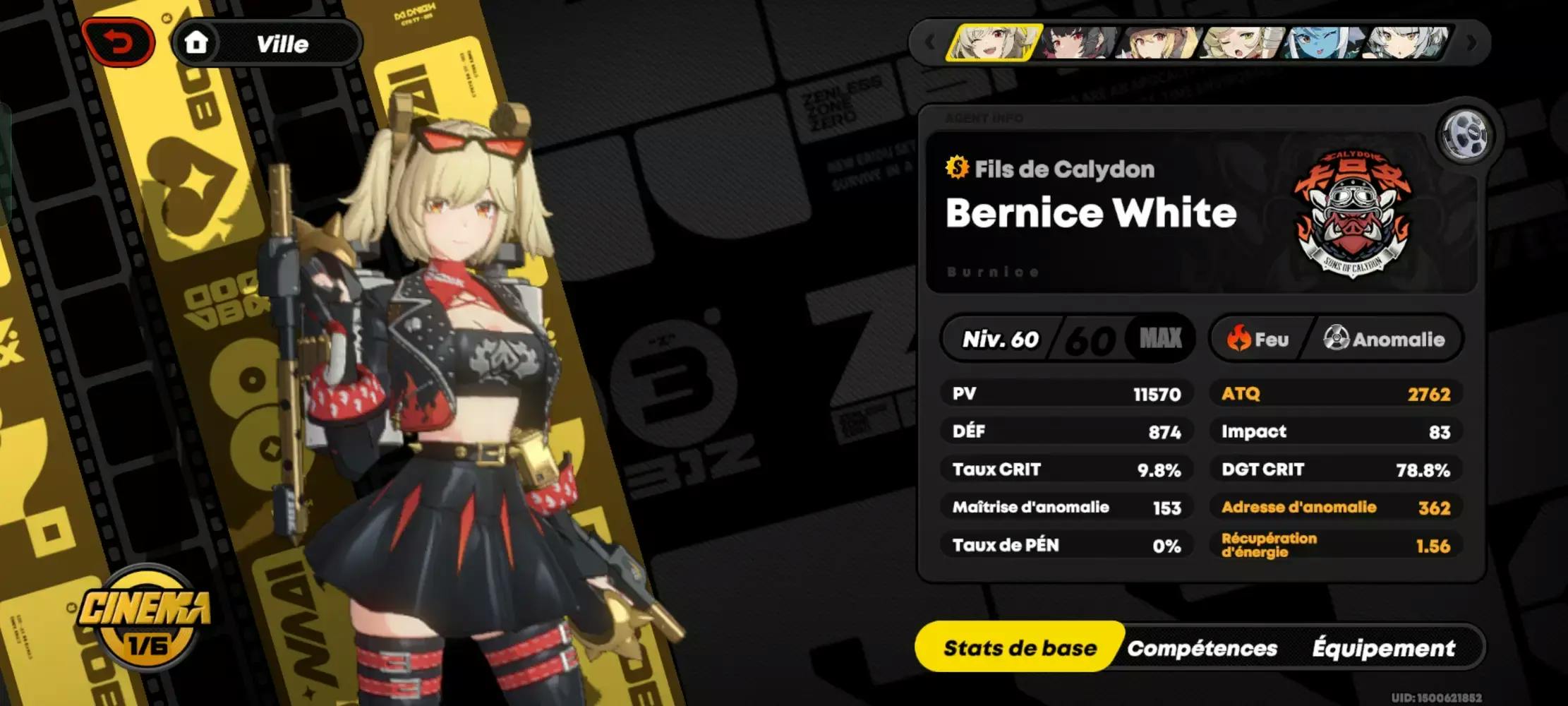Image resolution: width=1568 pixels, height=706 pixels.
Task: Show previous agents with left arrow
Action: click(x=929, y=43)
